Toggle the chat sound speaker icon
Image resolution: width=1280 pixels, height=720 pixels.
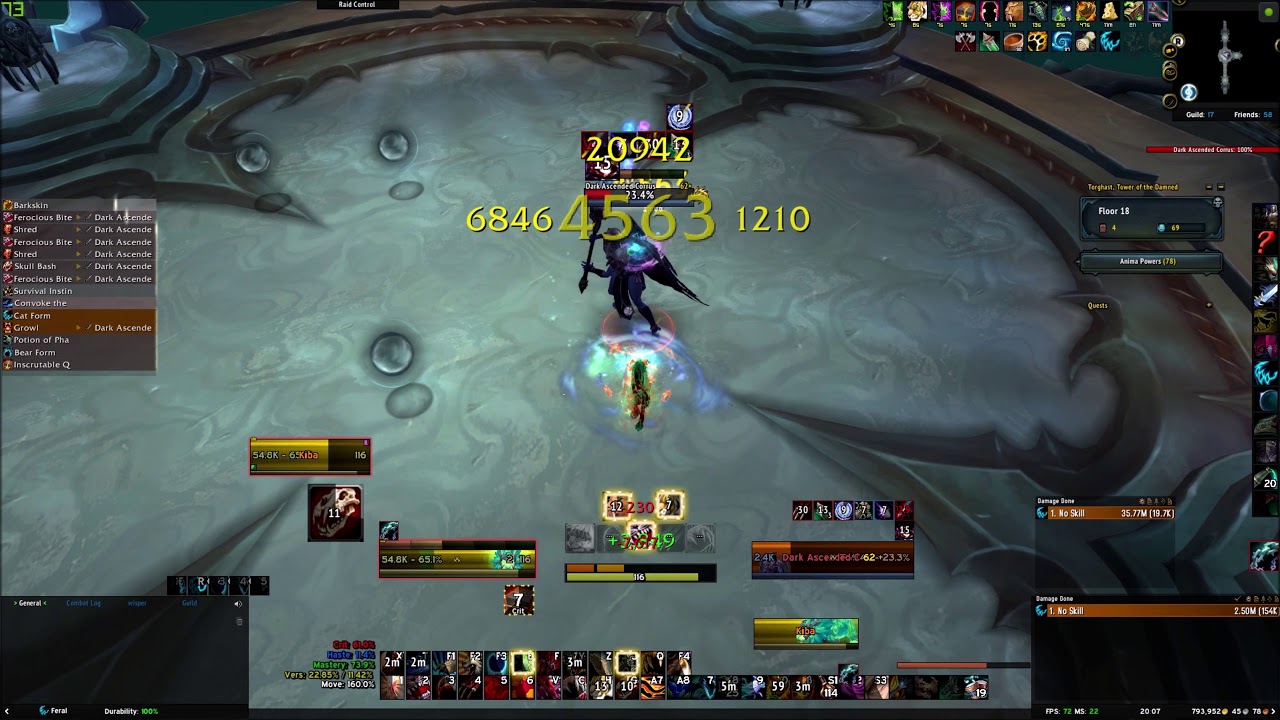click(x=237, y=603)
